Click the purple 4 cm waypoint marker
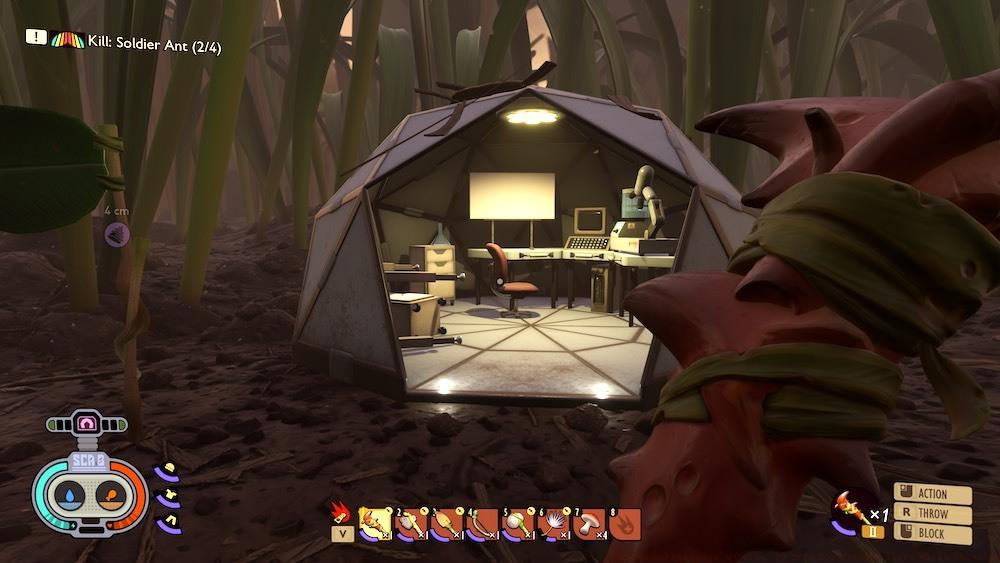 coord(117,234)
